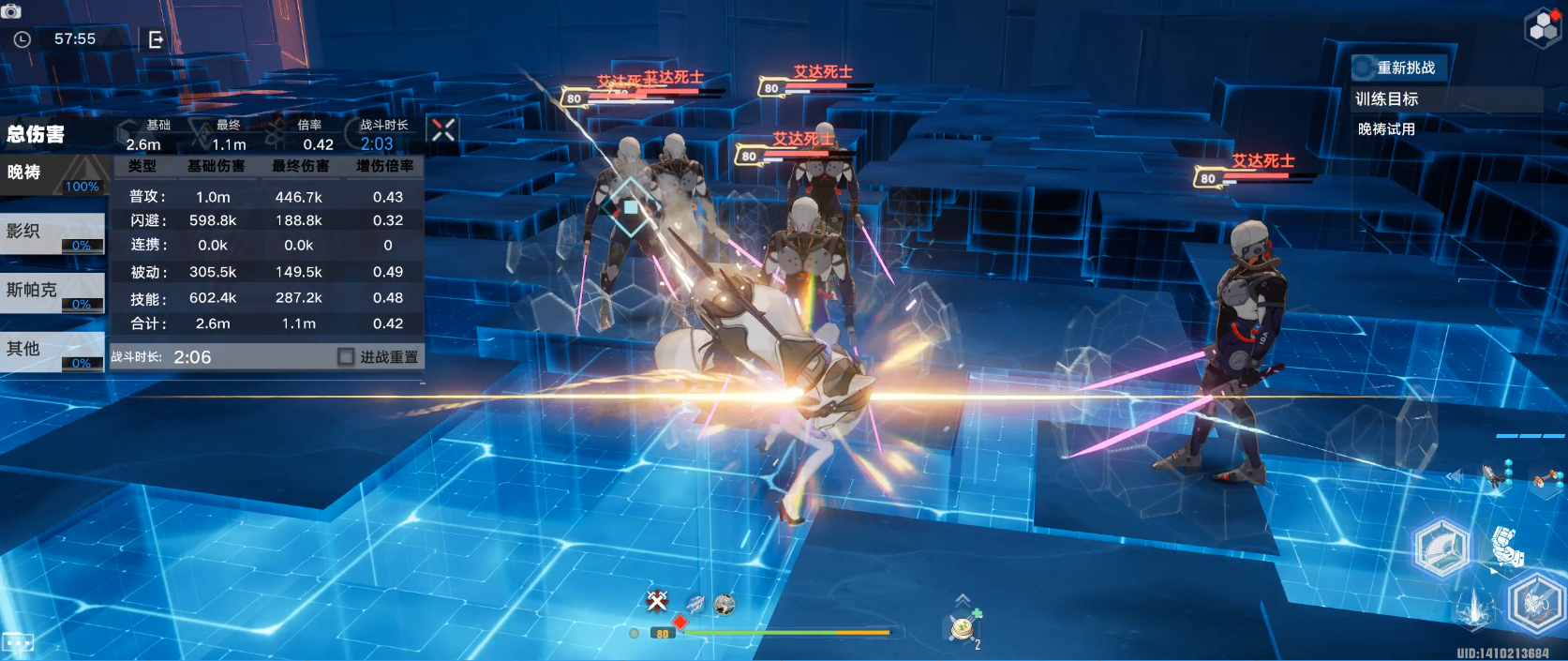Exit the training stage via exit icon
This screenshot has height=661, width=1568.
(x=156, y=39)
